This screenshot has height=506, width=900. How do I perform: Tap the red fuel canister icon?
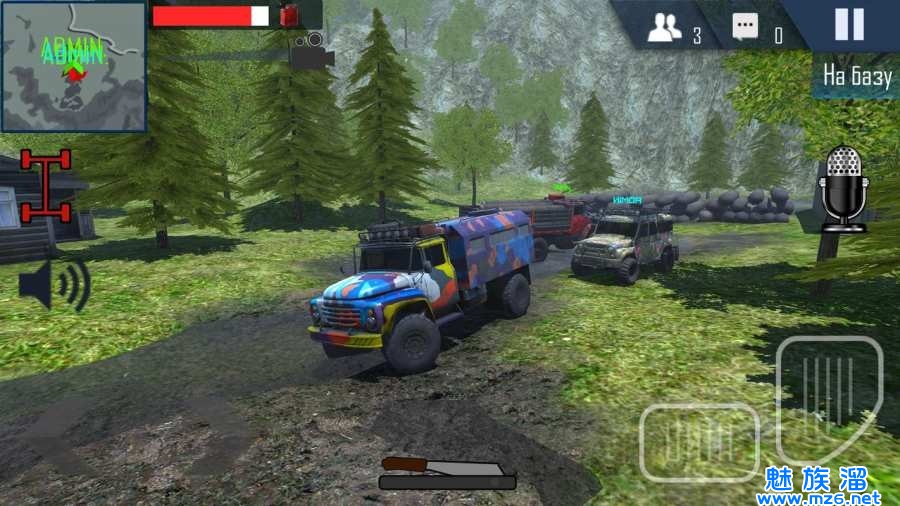[x=291, y=16]
